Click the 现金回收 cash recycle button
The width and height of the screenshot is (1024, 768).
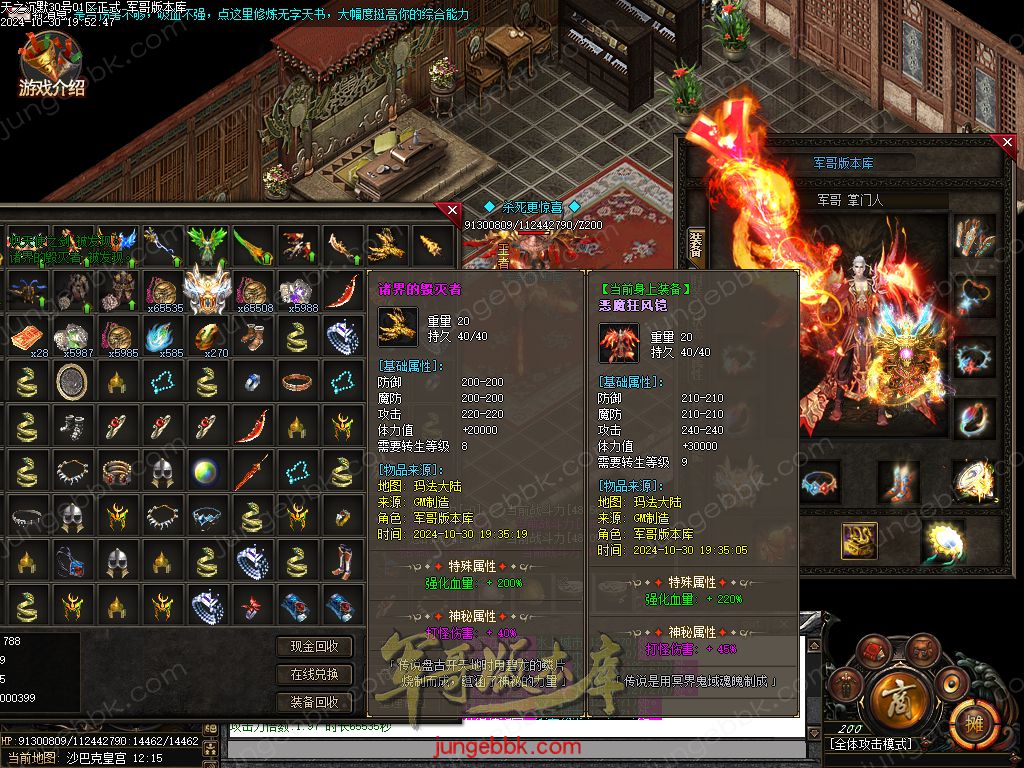click(314, 647)
